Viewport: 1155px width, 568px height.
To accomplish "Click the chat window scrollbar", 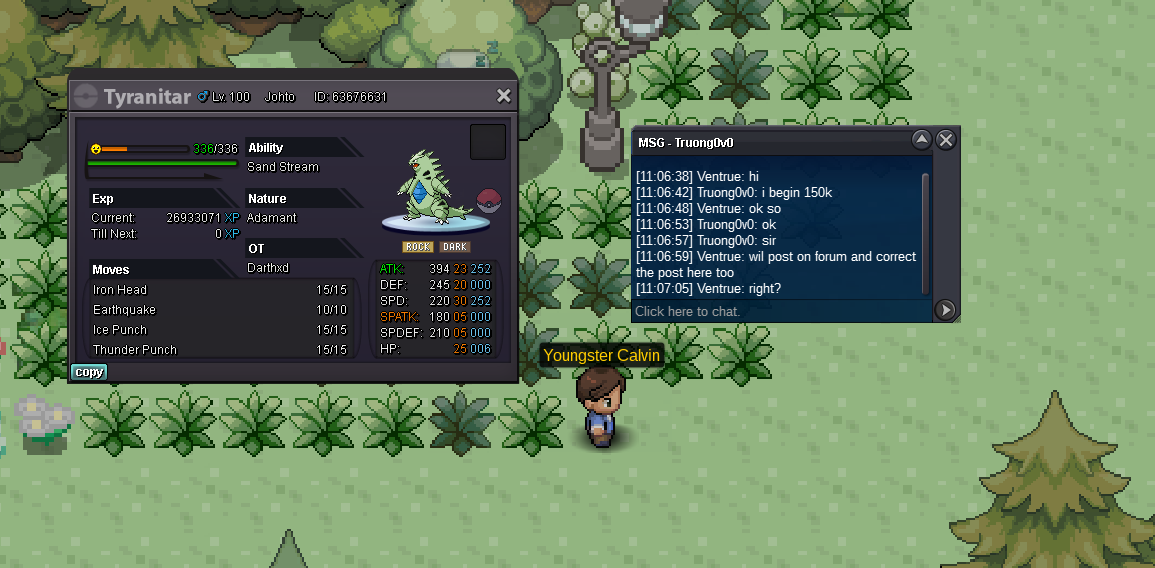I will 926,232.
